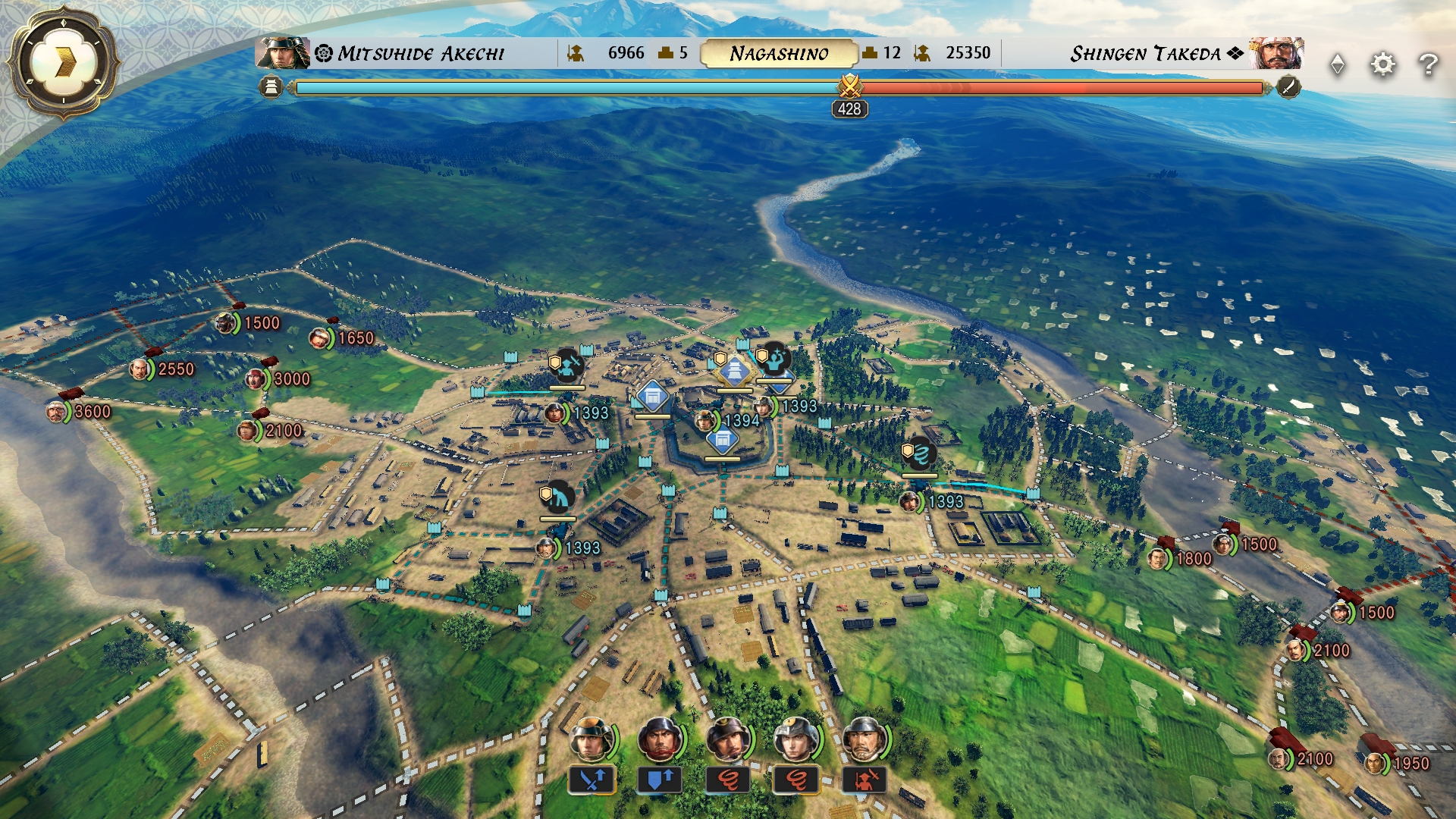This screenshot has width=1456, height=819.
Task: Activate the sword attack-up tactic
Action: coord(591,779)
